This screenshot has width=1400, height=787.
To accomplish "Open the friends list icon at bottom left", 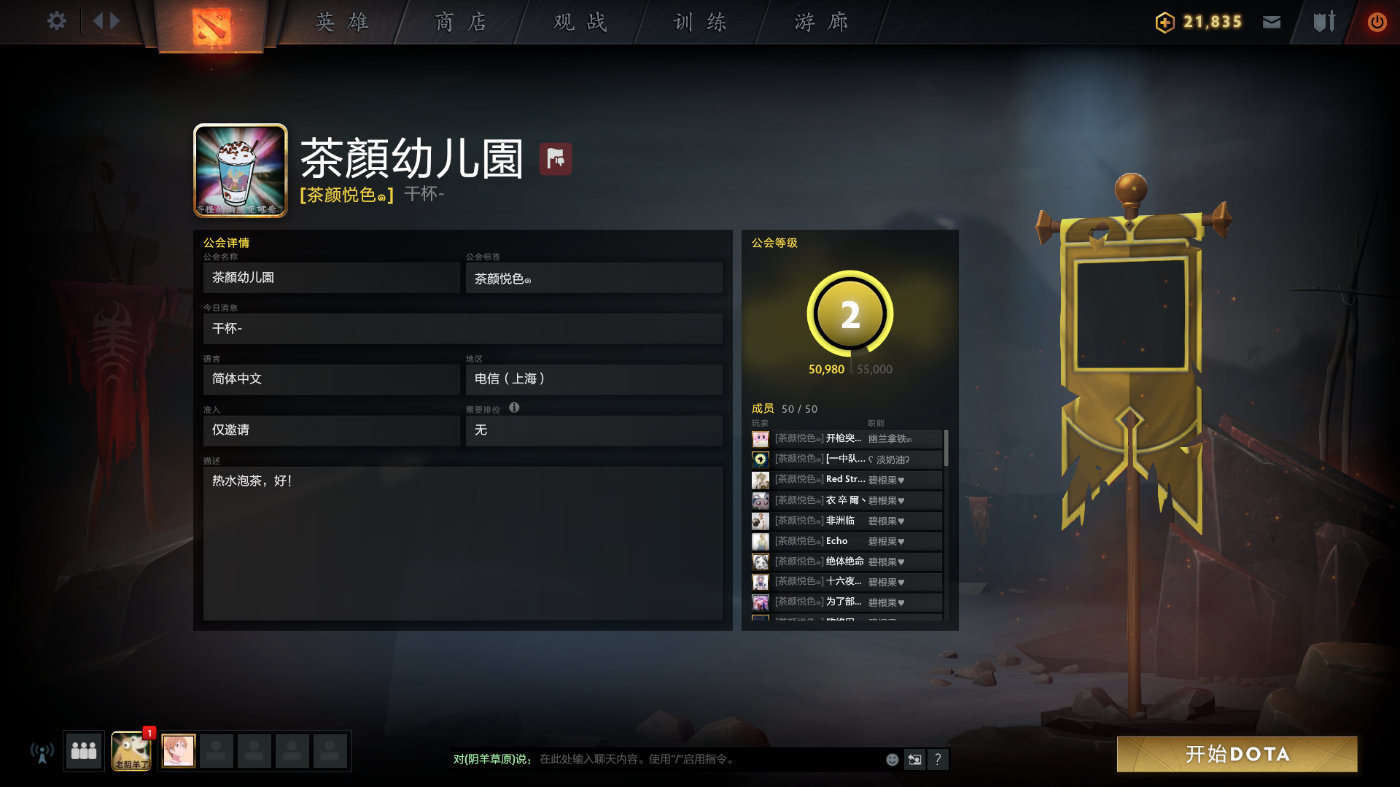I will pyautogui.click(x=84, y=751).
